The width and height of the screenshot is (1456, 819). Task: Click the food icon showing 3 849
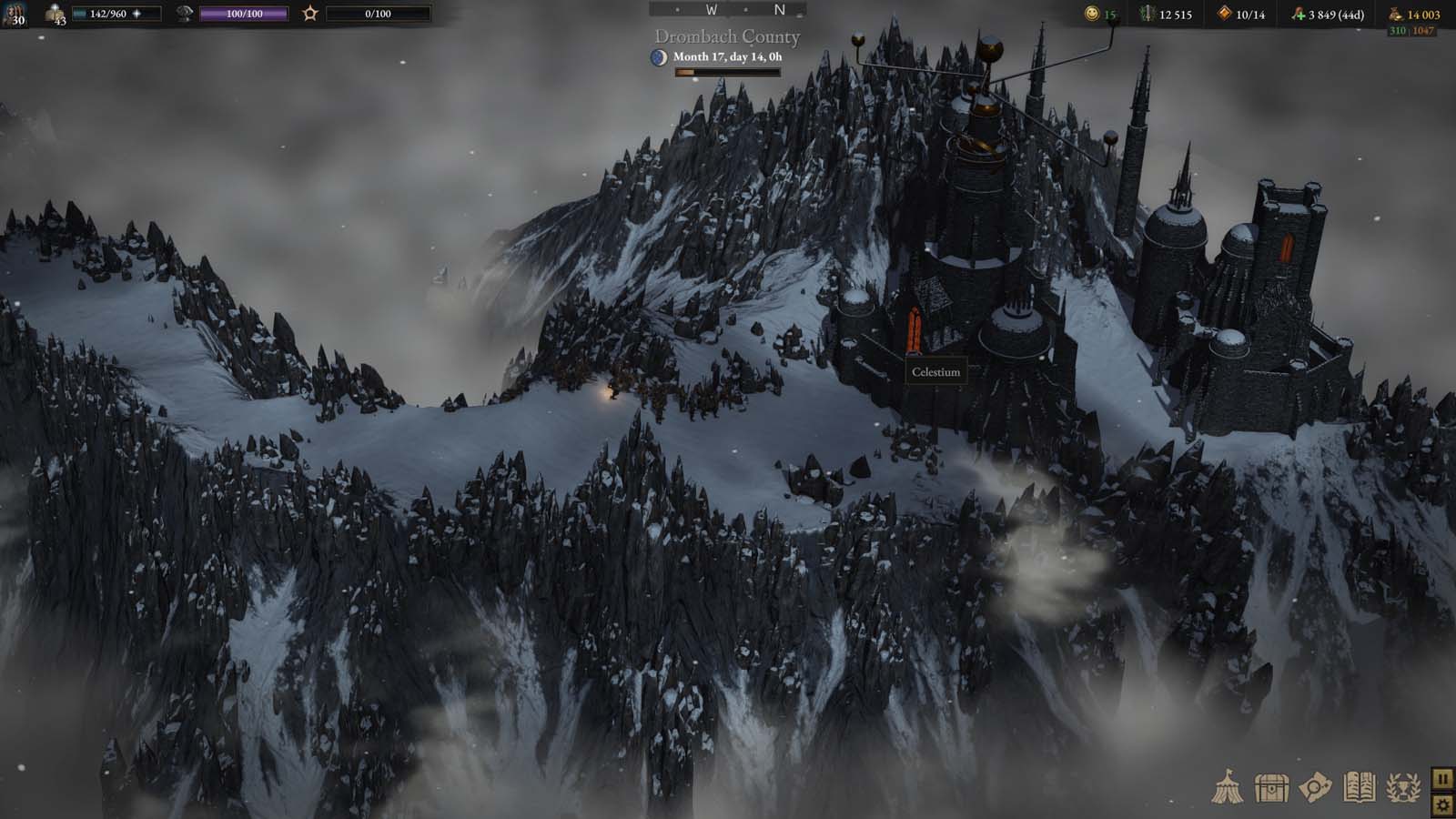(1300, 15)
